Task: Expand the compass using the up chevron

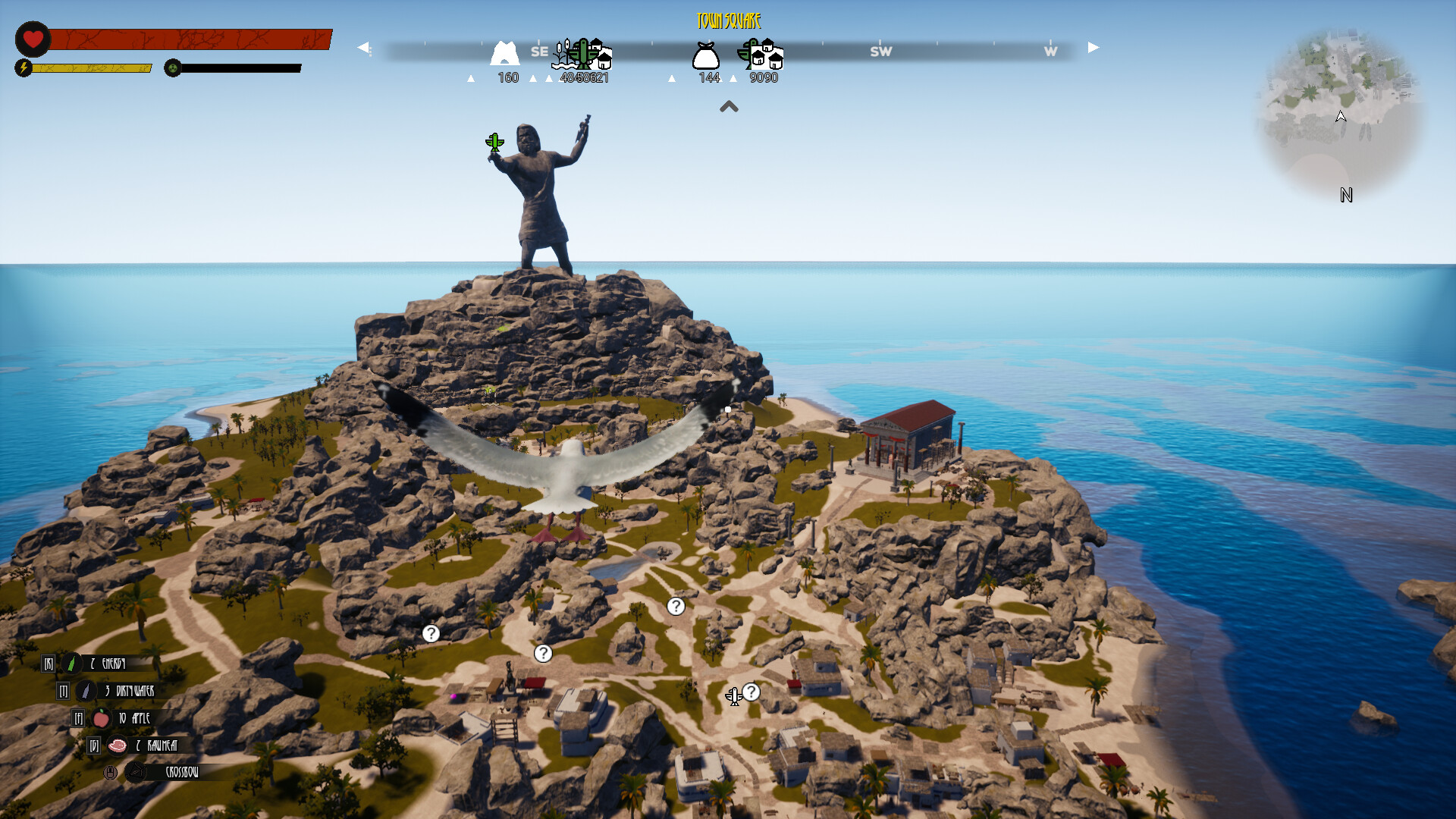Action: [x=730, y=107]
